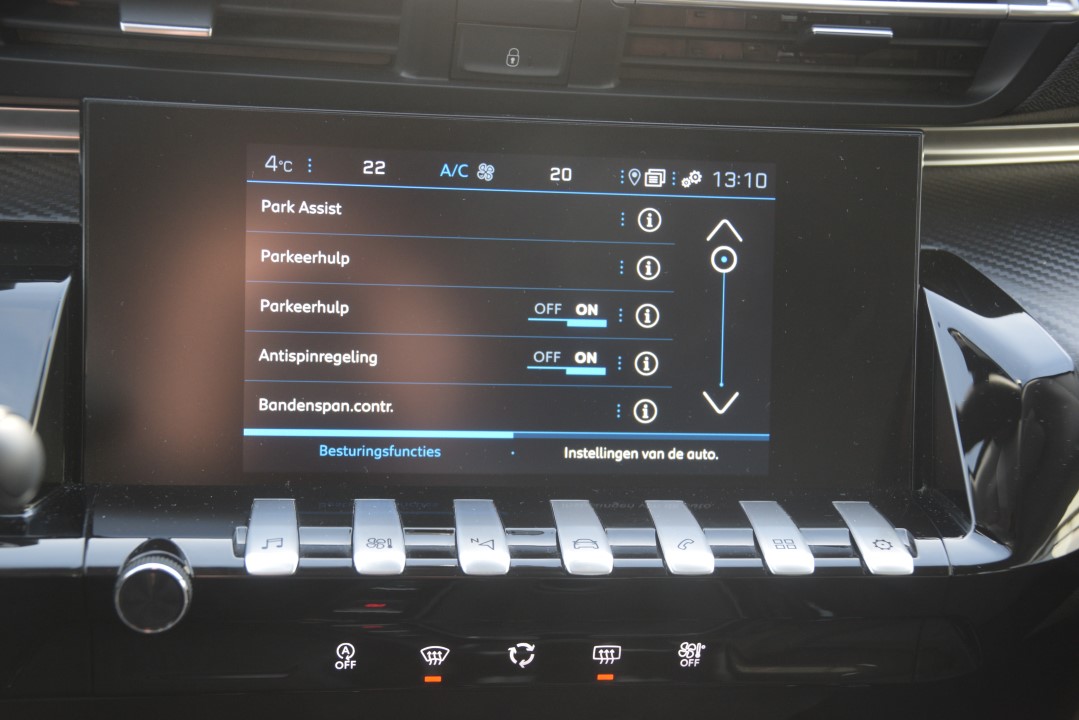Tap the location pin icon
The height and width of the screenshot is (720, 1079).
[633, 177]
